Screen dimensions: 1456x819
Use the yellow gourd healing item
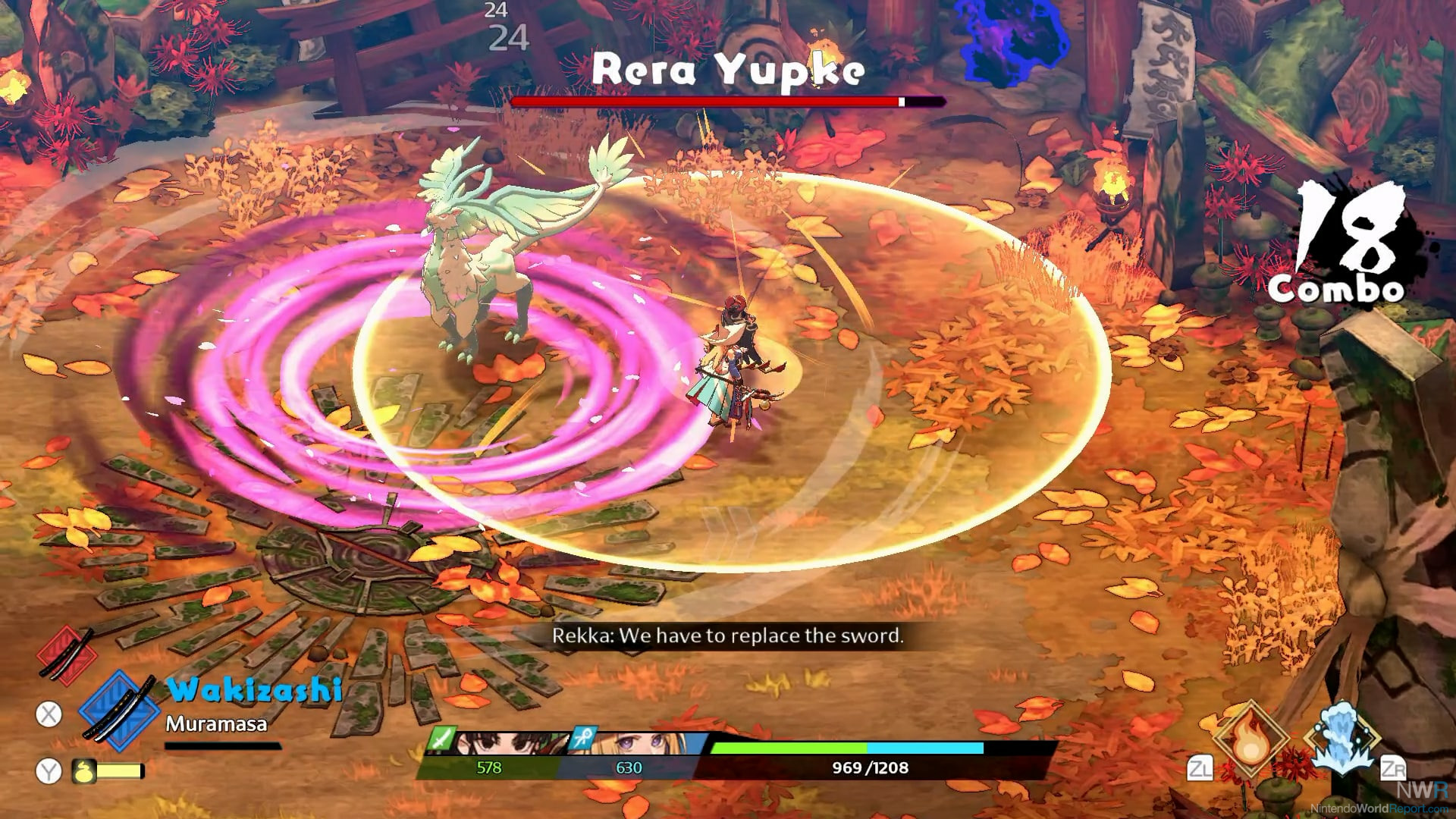(83, 771)
